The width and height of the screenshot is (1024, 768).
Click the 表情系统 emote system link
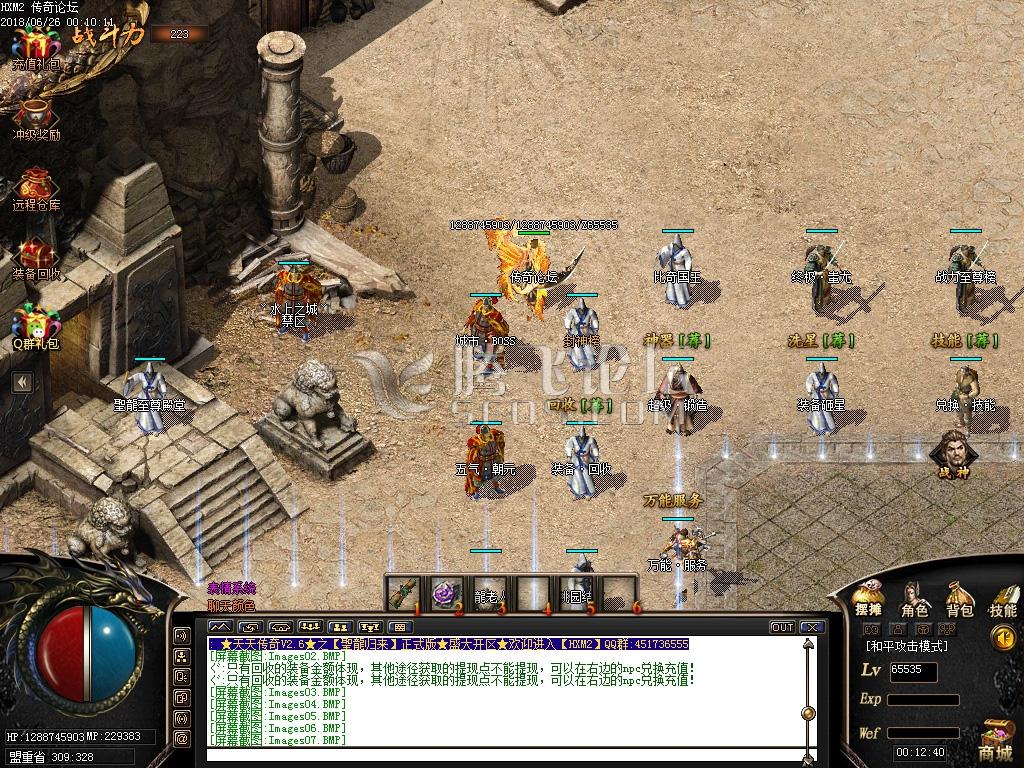pyautogui.click(x=231, y=588)
